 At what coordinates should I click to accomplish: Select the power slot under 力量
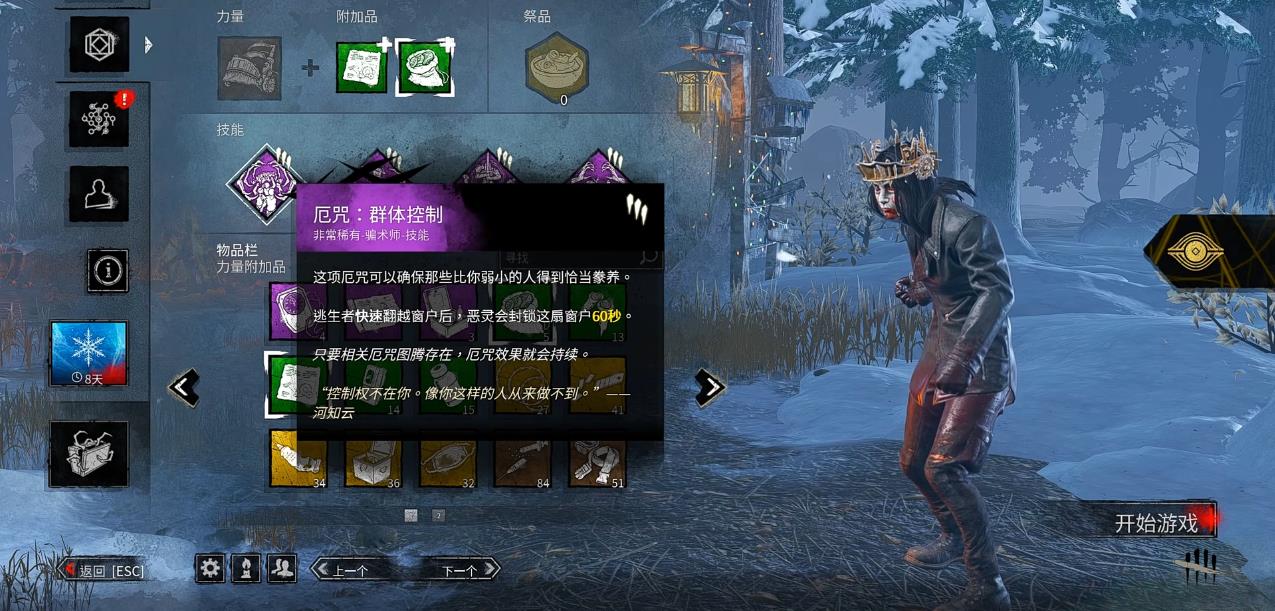pos(249,68)
